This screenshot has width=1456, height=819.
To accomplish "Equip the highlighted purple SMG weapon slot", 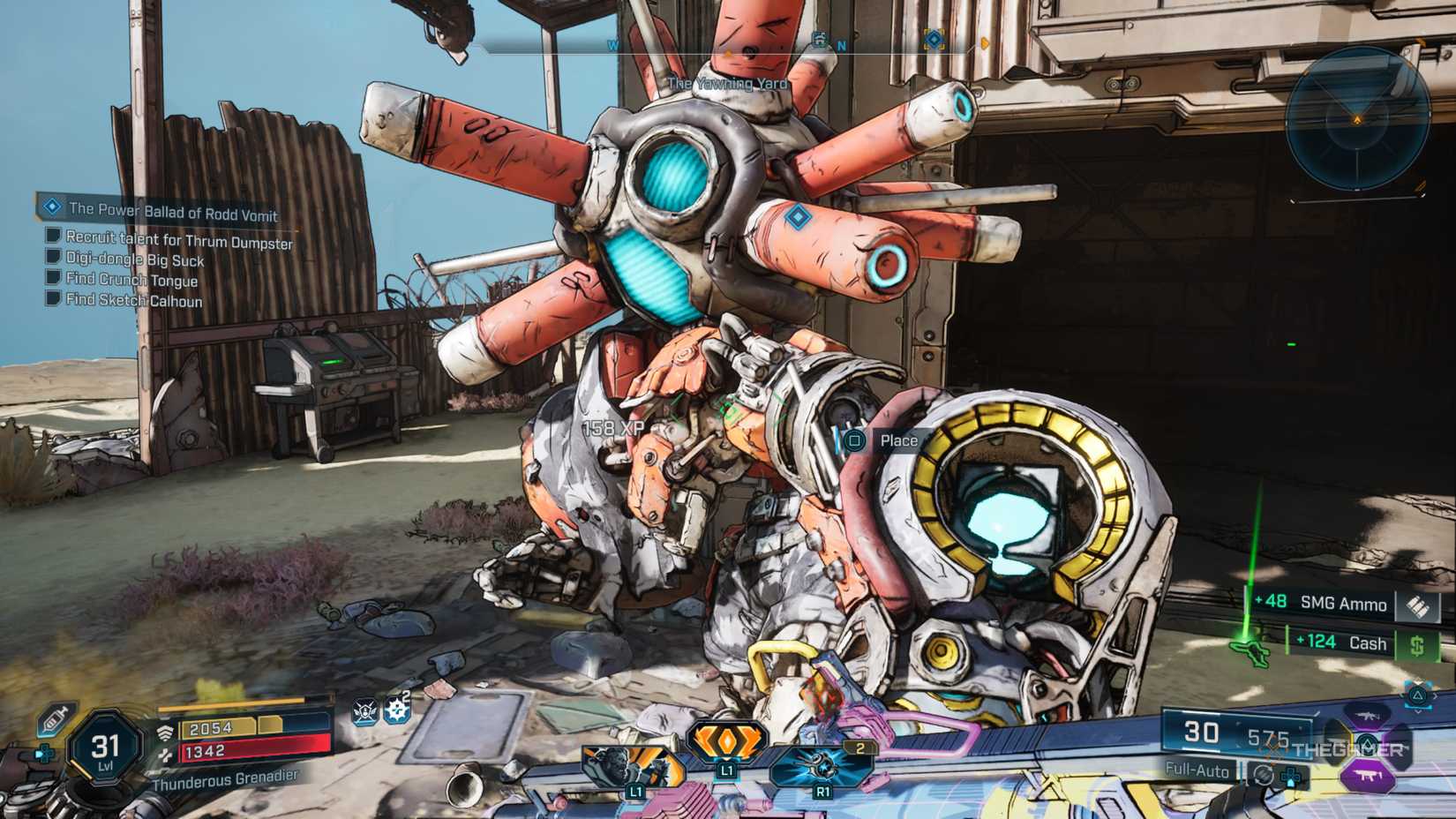I will pos(1367,777).
